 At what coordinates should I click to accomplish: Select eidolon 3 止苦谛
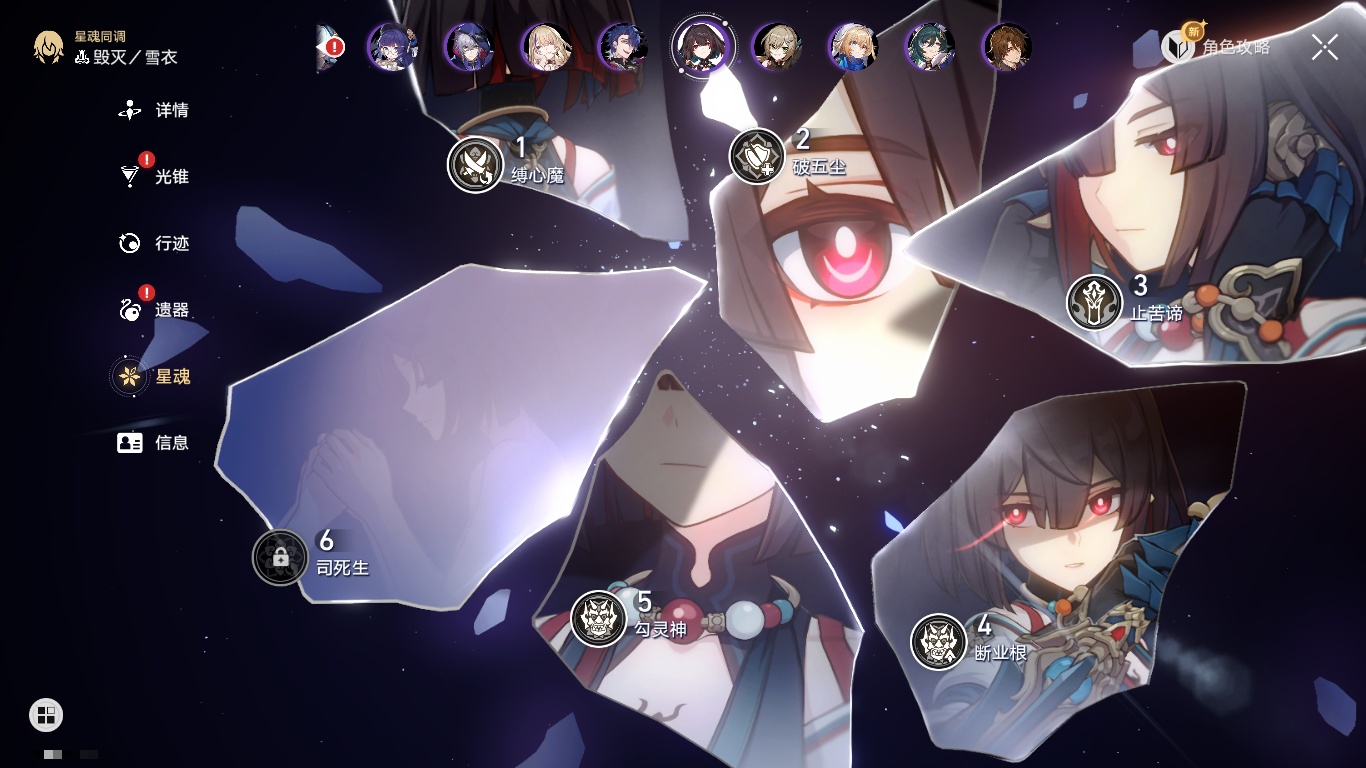[1094, 302]
